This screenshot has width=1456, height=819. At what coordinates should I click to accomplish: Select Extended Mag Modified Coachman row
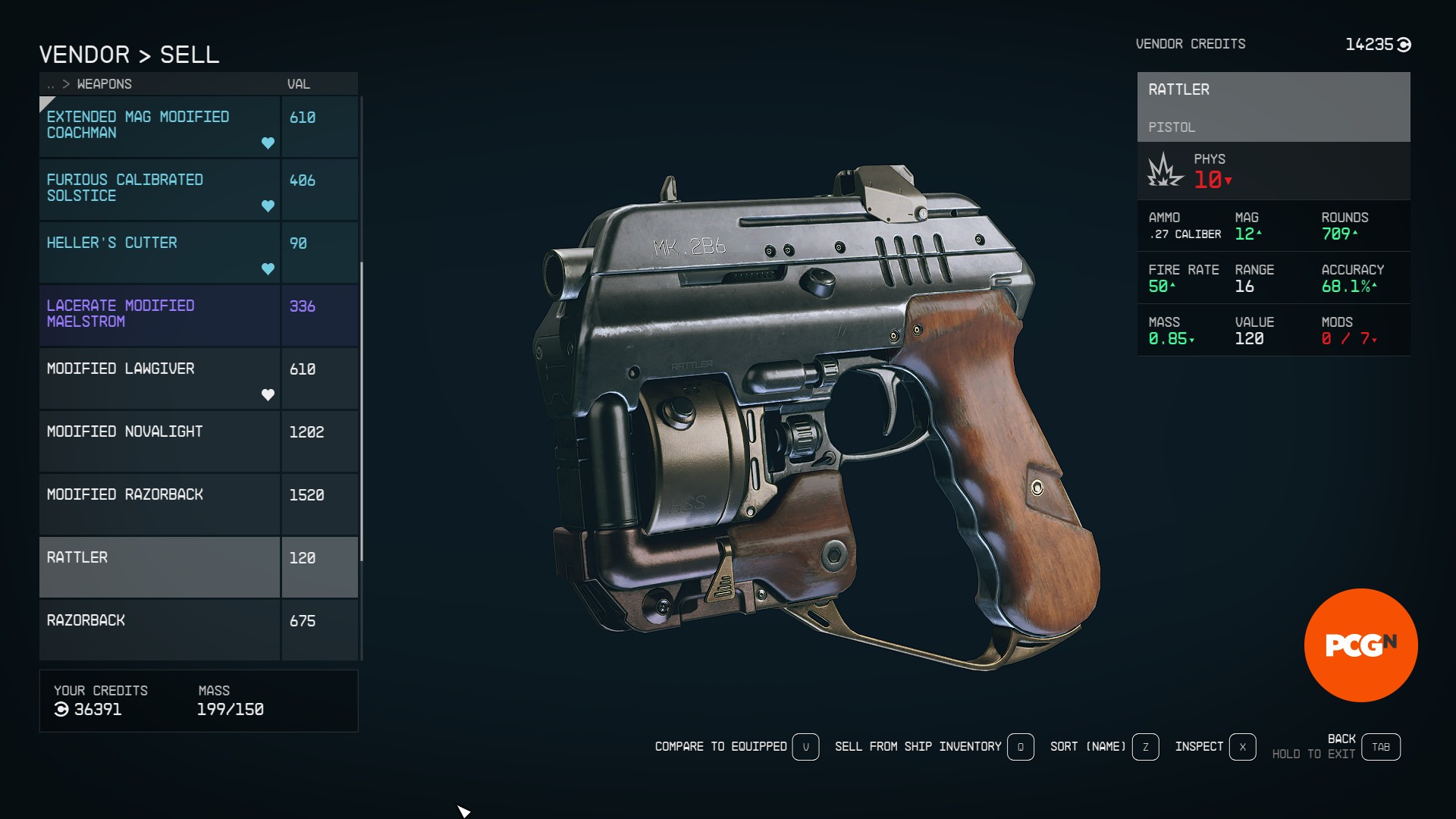[x=159, y=126]
